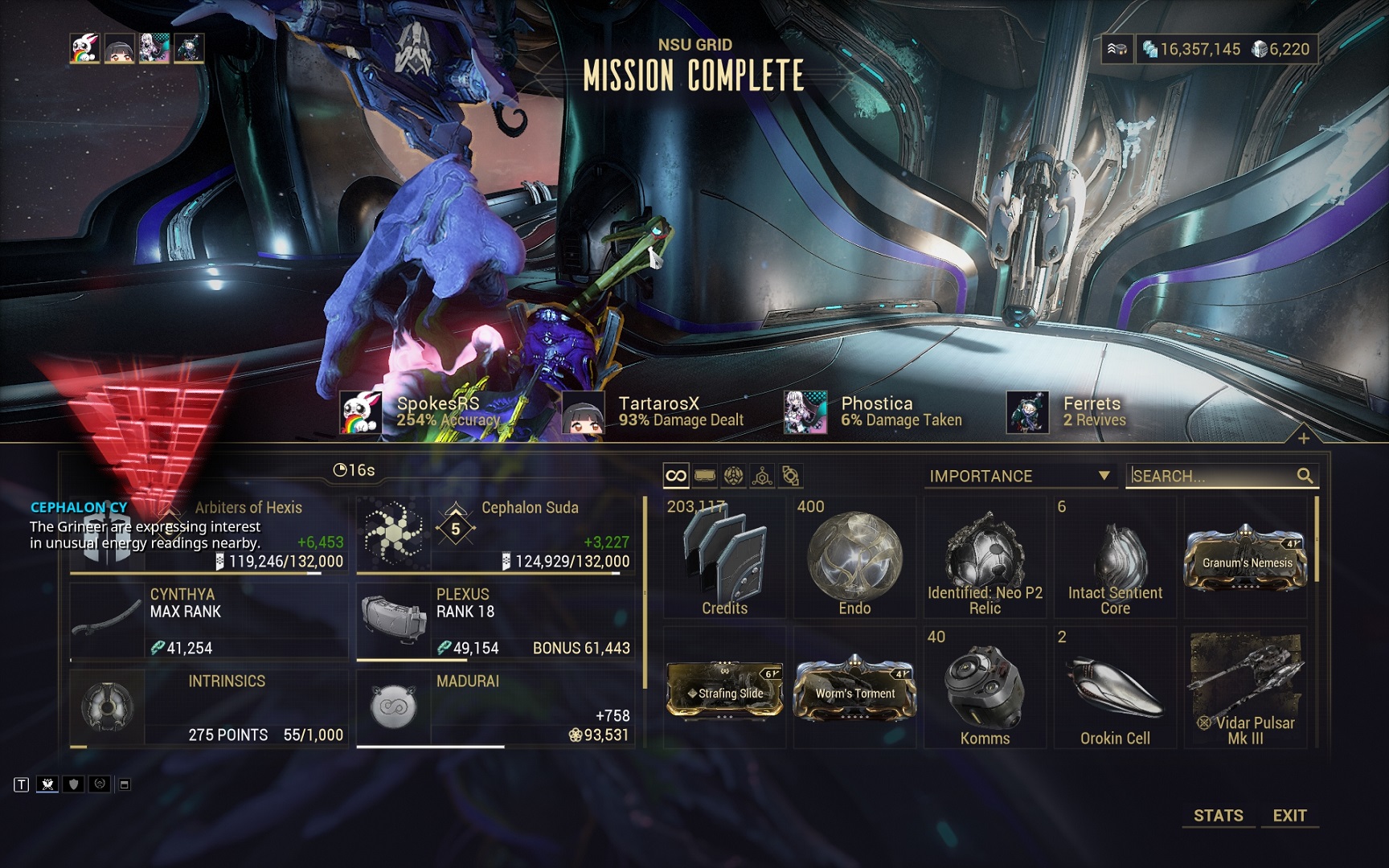
Task: Select the Endo reward tile
Action: (854, 558)
